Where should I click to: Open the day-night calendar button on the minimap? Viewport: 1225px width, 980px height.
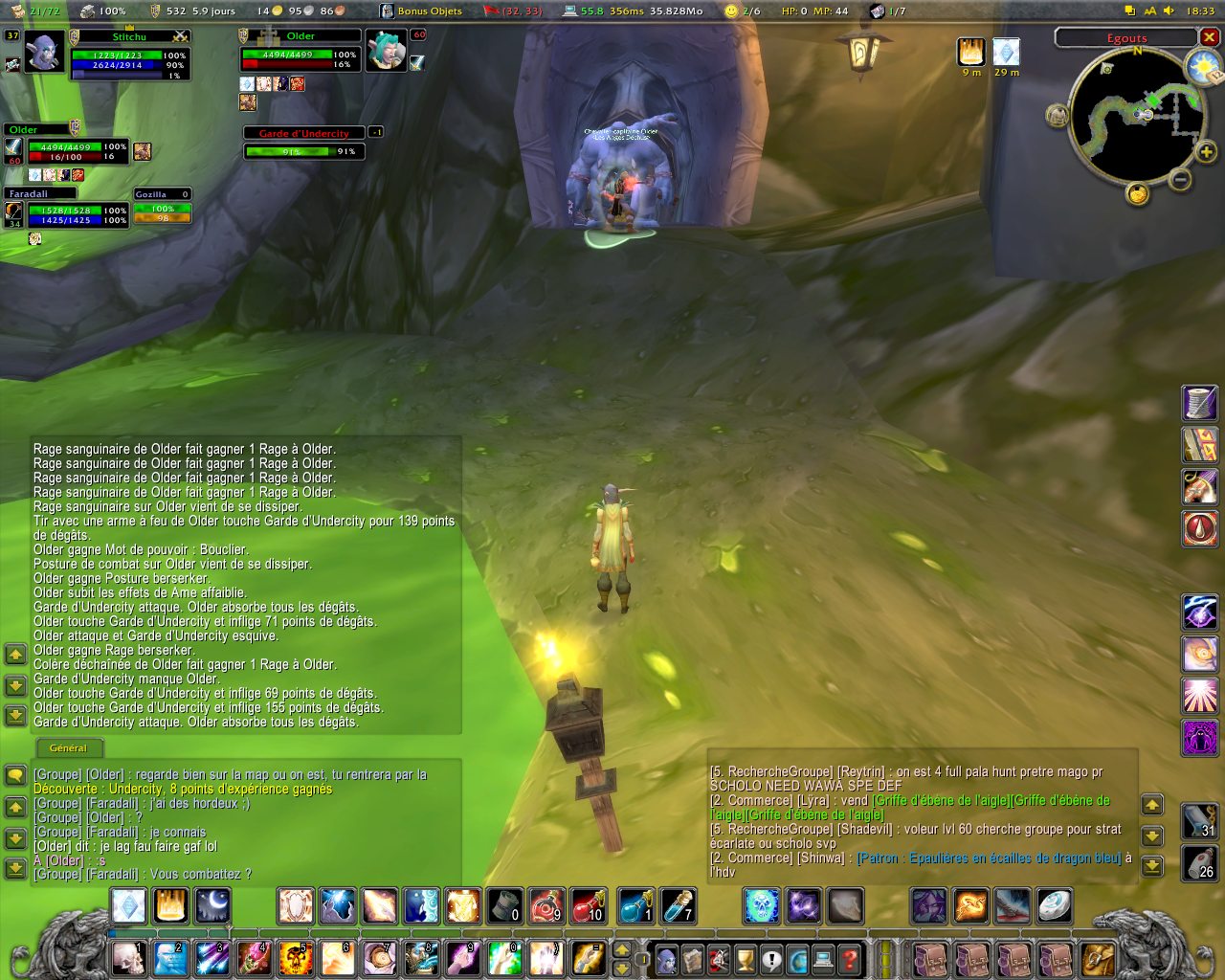[1200, 65]
